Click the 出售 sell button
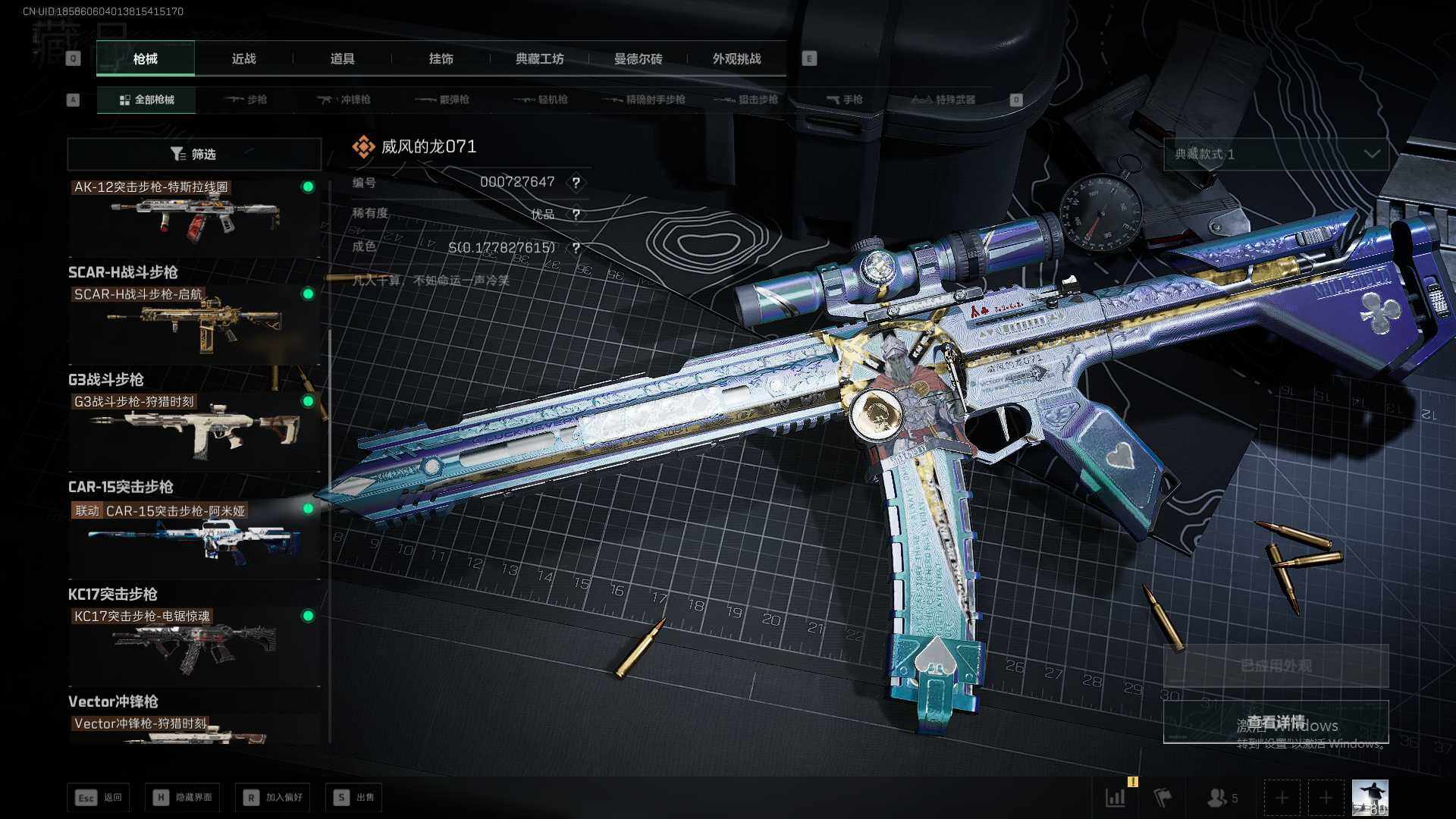This screenshot has width=1456, height=819. click(354, 797)
